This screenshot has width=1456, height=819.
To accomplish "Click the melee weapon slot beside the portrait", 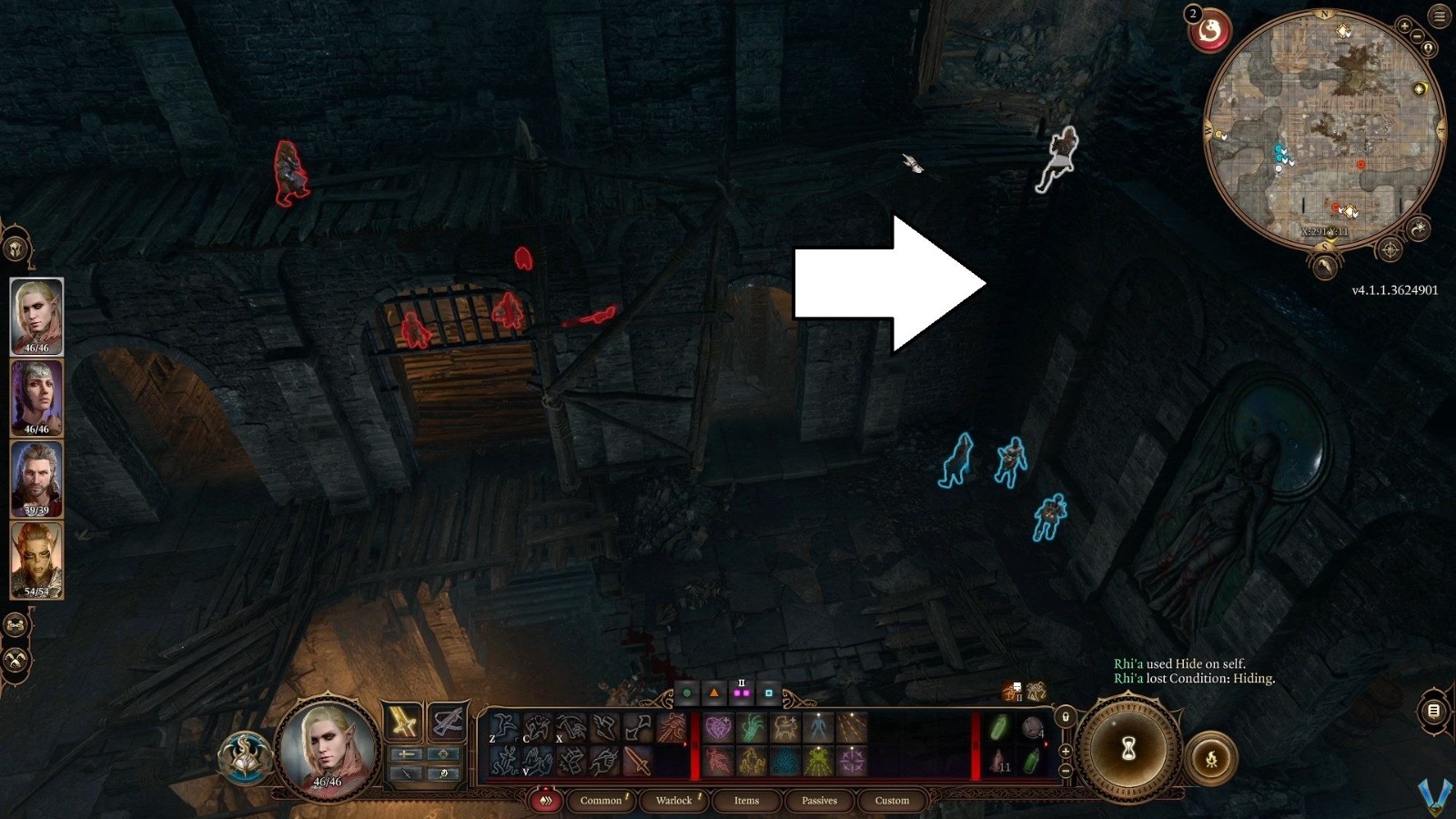I will [403, 722].
